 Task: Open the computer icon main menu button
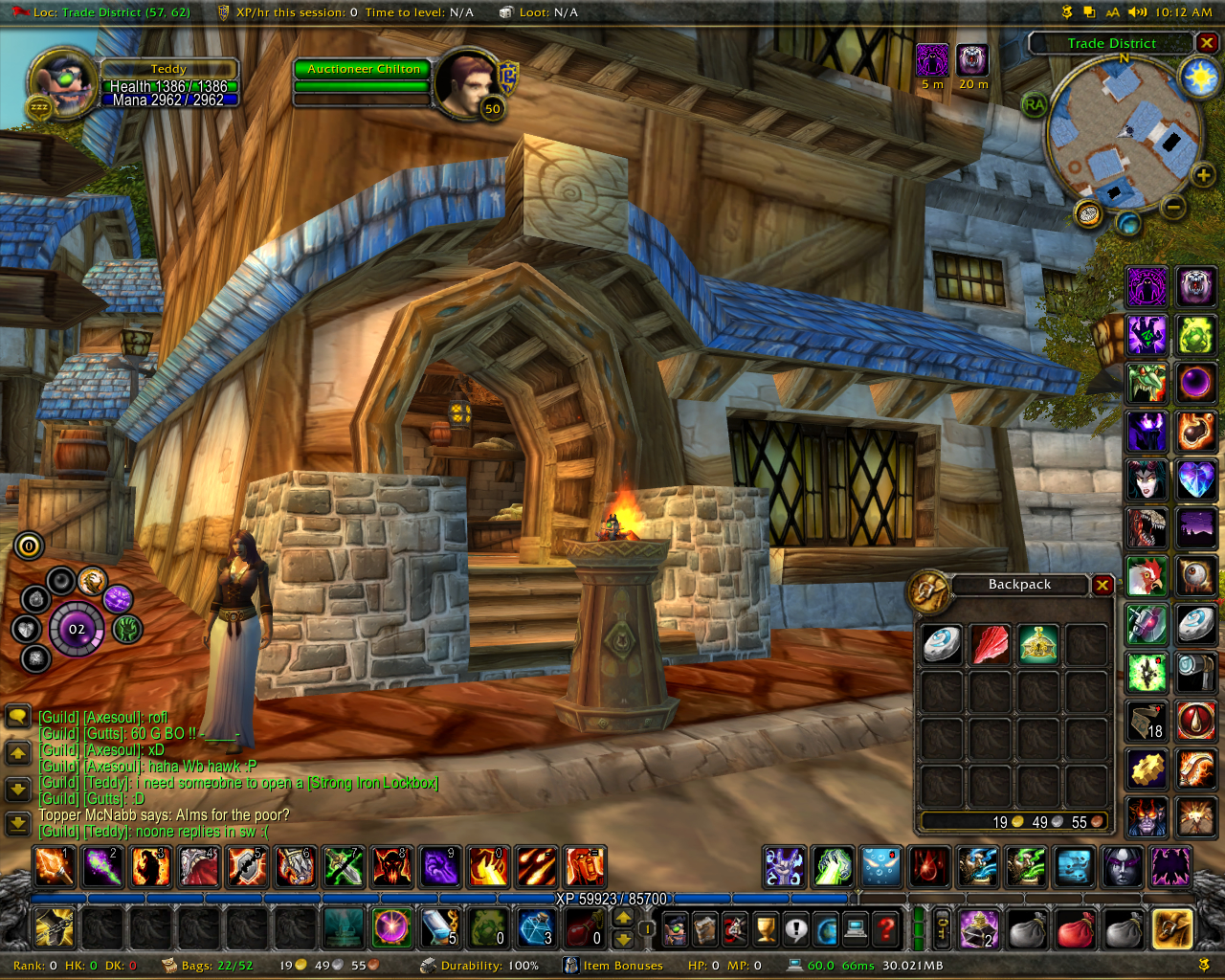(x=856, y=927)
